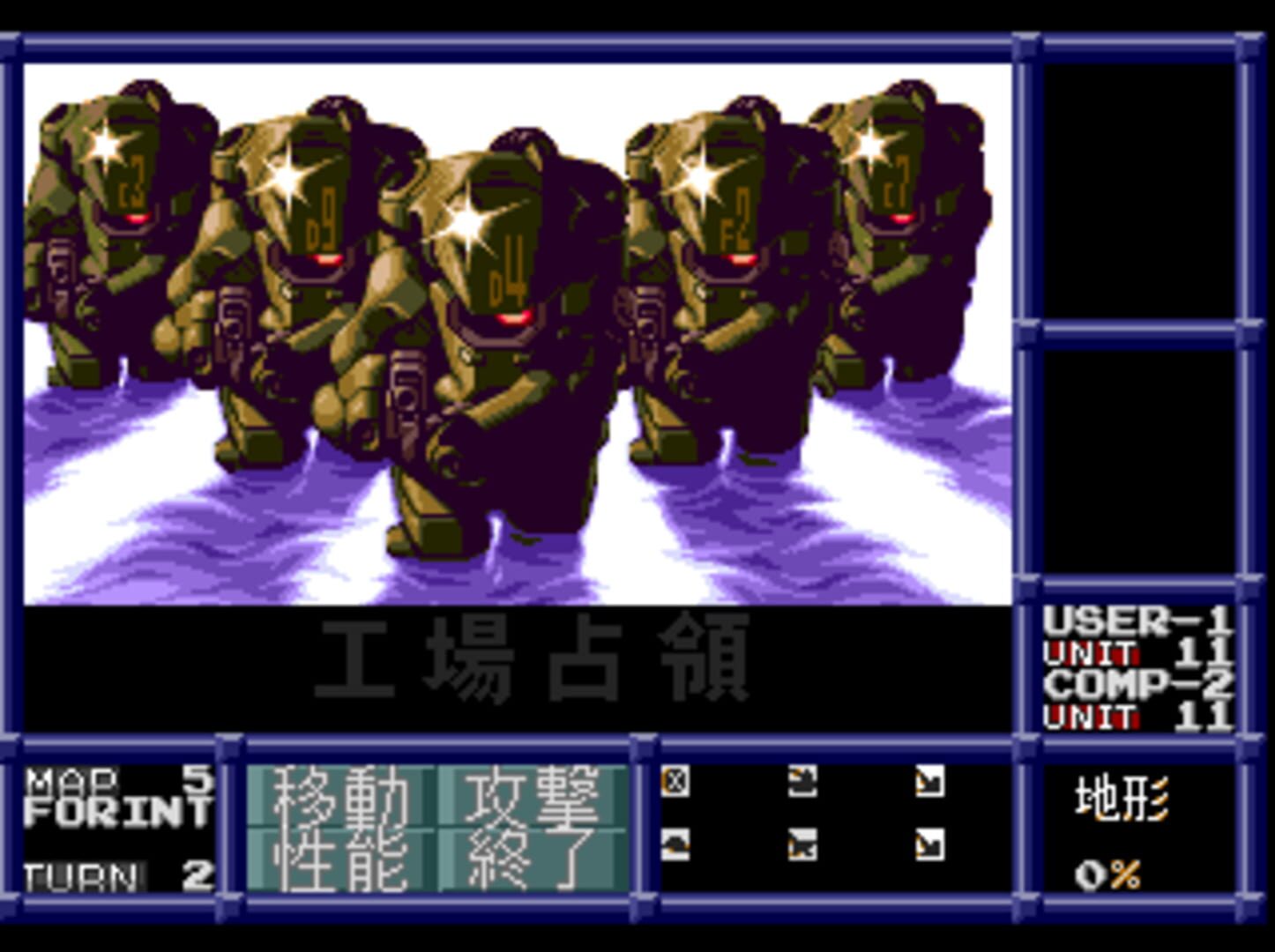Viewport: 1275px width, 952px height.
Task: Choose 終了 to end the turn
Action: point(539,859)
